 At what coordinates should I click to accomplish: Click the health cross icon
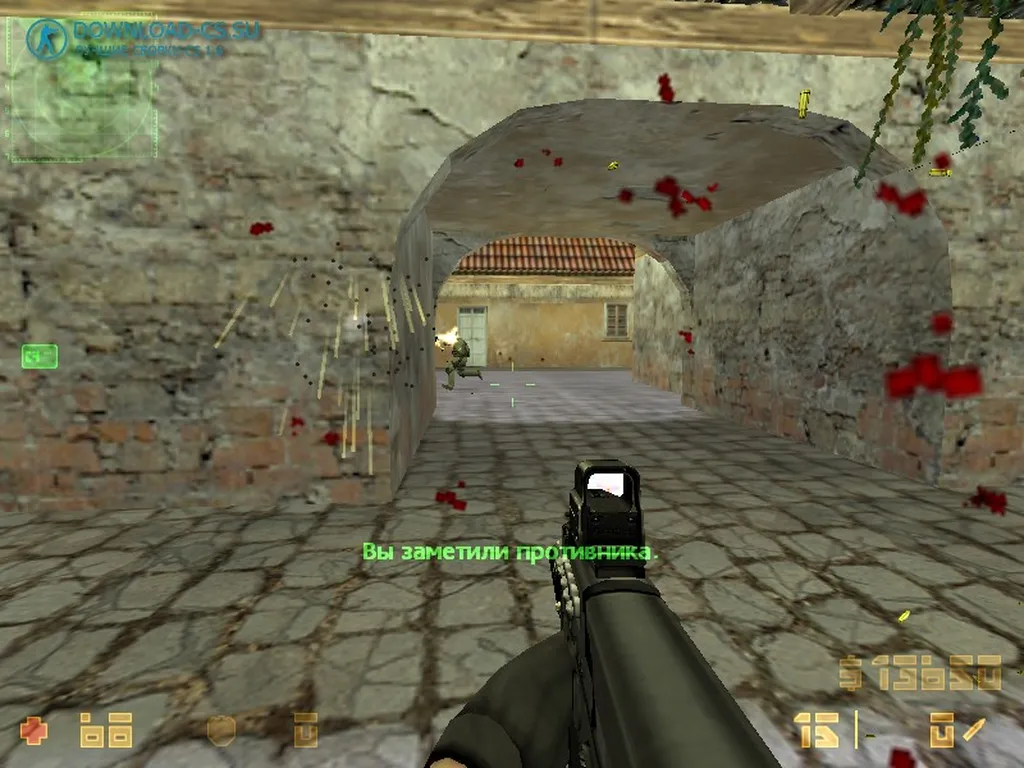click(x=34, y=730)
